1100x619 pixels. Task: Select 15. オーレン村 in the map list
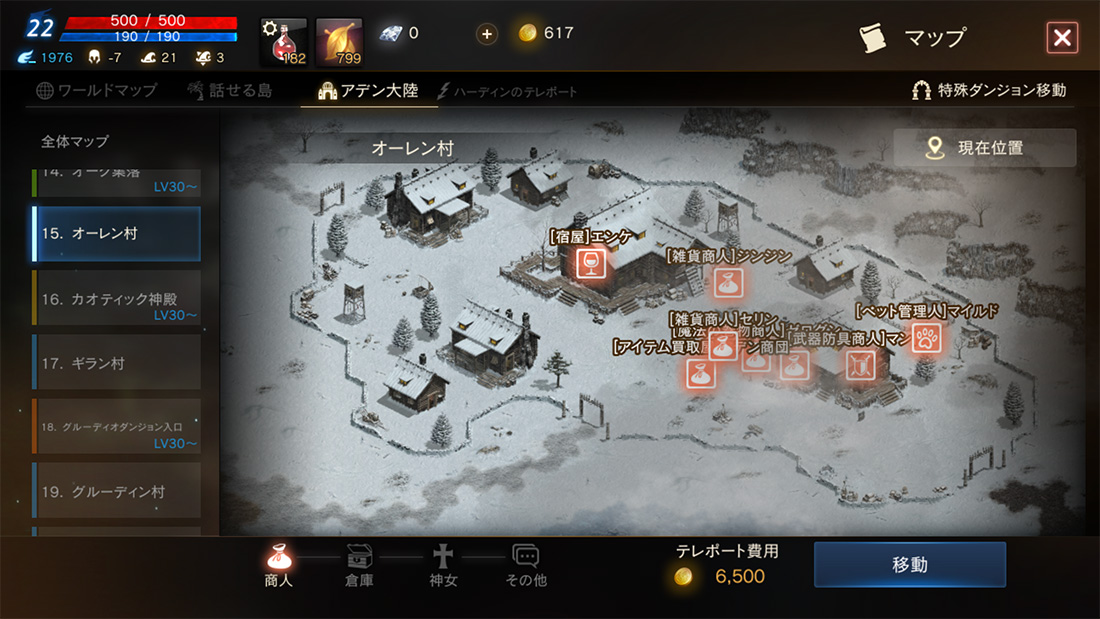(x=116, y=234)
